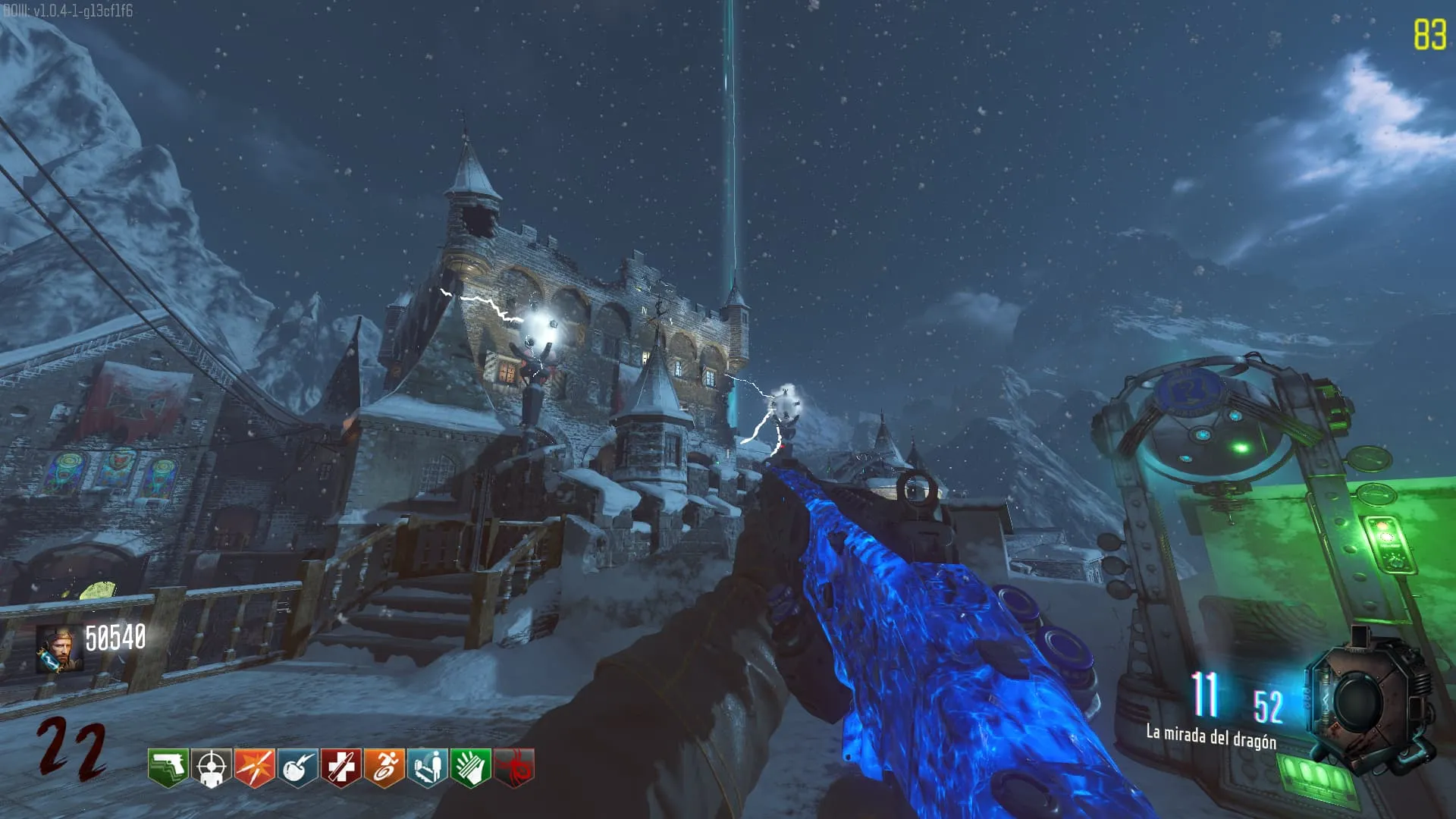Screen dimensions: 1456x819
Task: Choose the Widow's Wine spider perk
Action: pyautogui.click(x=513, y=767)
